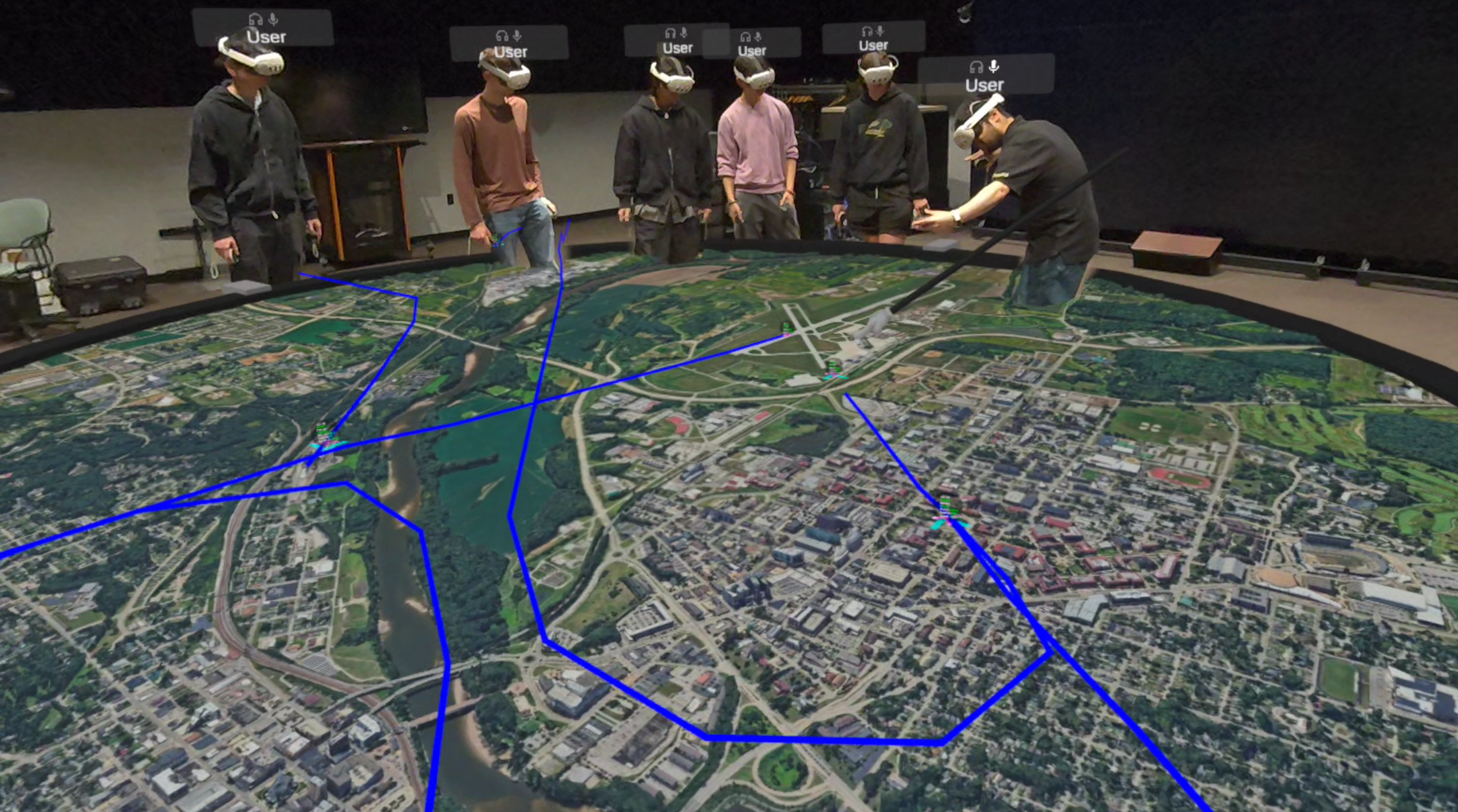Select the headphone icon over the pink-shirt user
Viewport: 1458px width, 812px height.
746,37
